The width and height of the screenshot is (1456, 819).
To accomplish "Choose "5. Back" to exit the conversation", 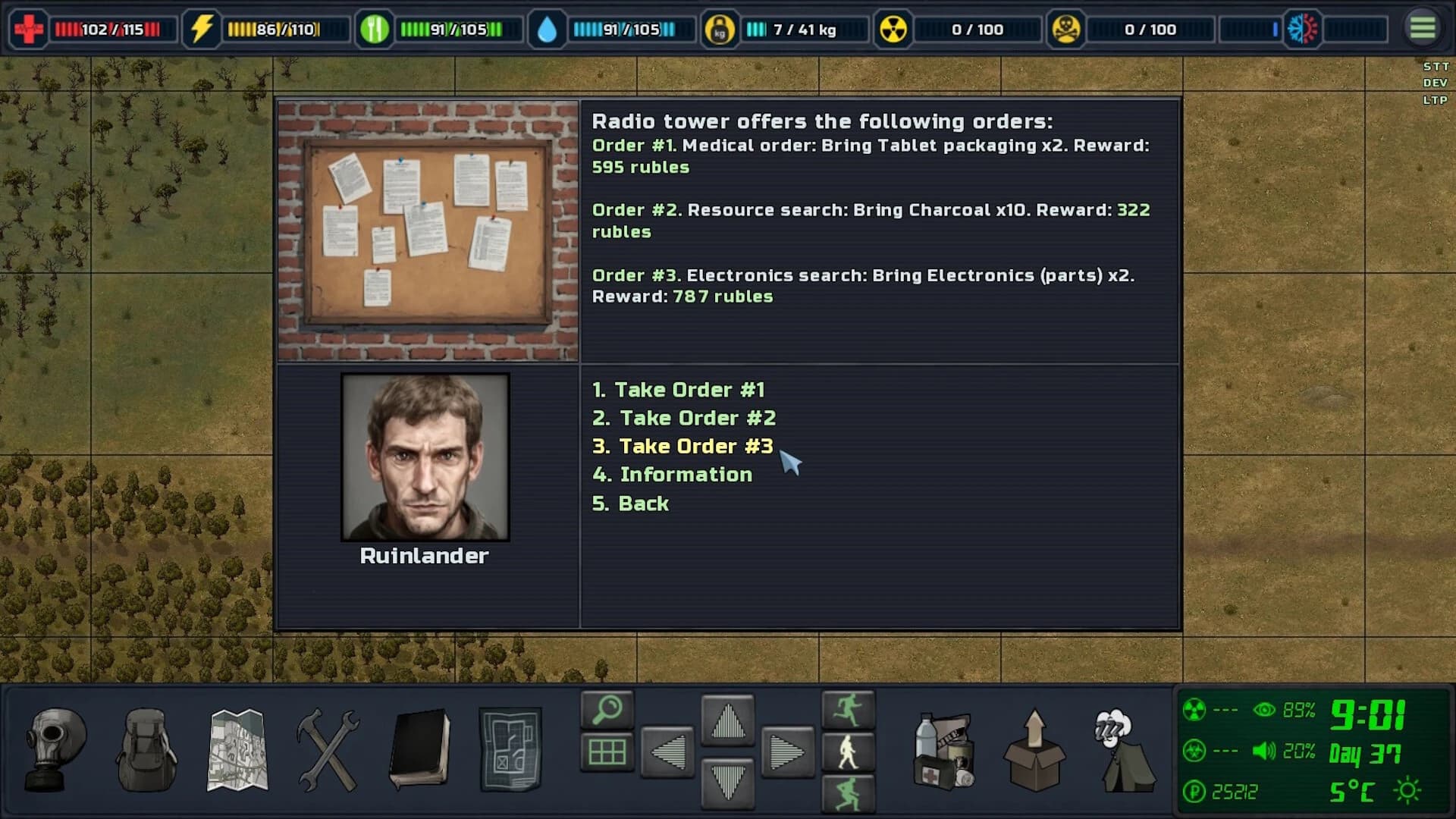I will pyautogui.click(x=632, y=503).
